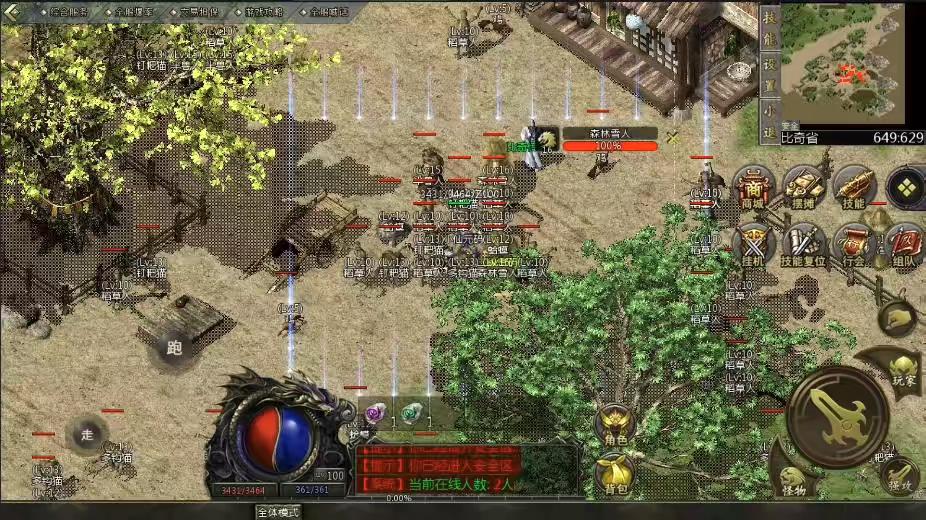The image size is (926, 520).
Task: Select the 玩家 player target button
Action: (903, 366)
